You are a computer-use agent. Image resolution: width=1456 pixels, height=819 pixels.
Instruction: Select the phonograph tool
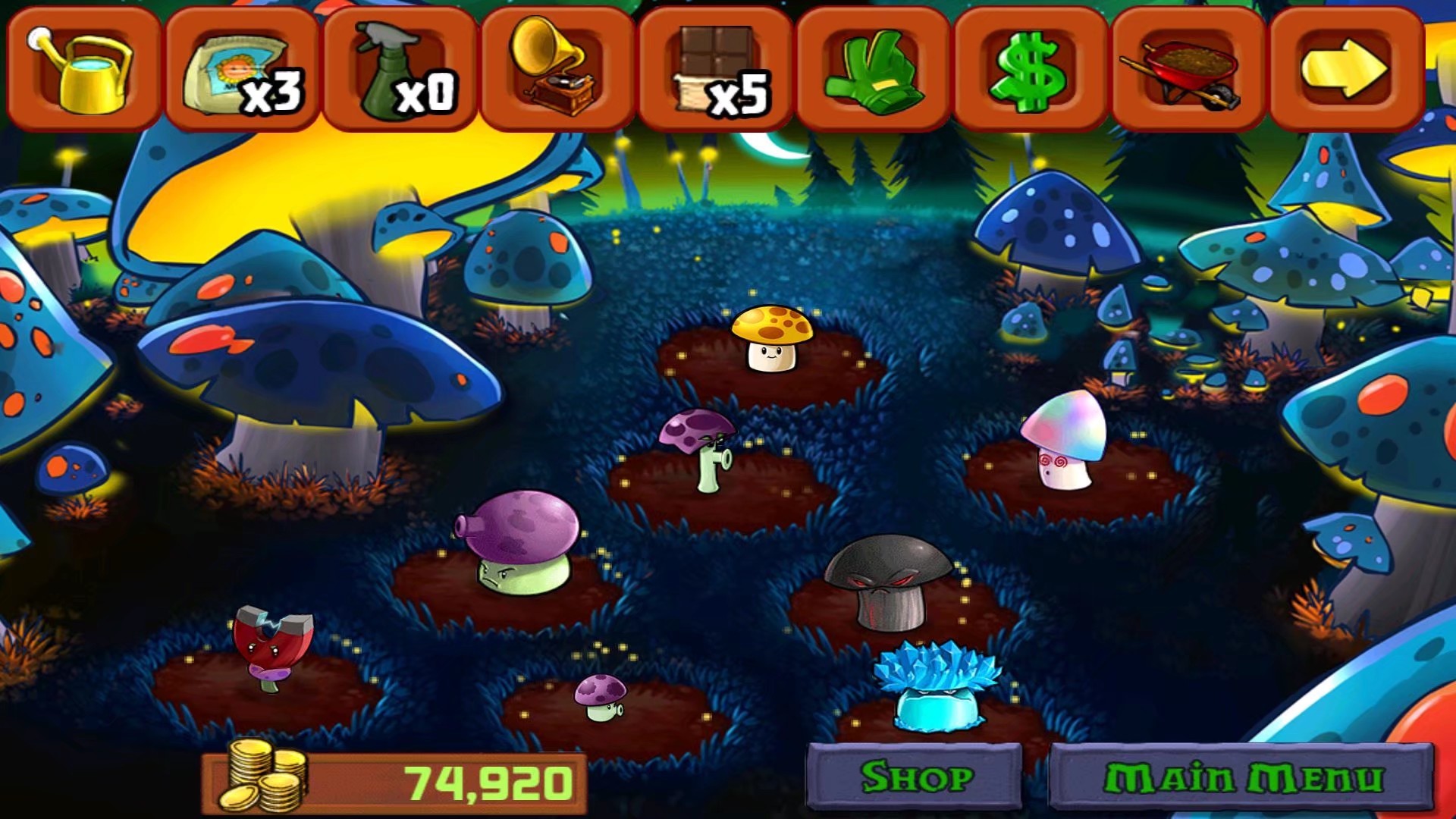[557, 70]
